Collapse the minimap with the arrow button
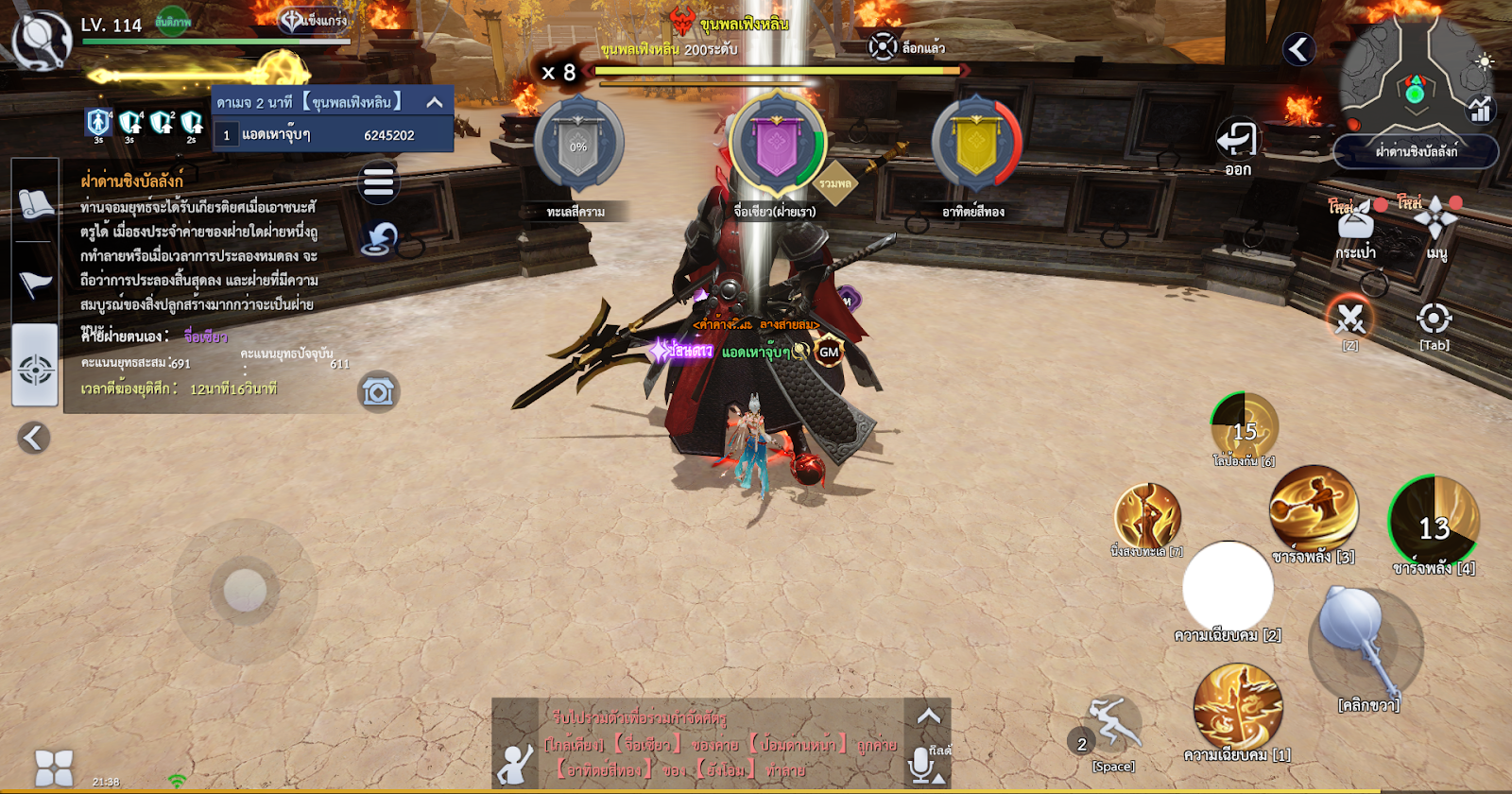Screen dimensions: 1512x794 [1299, 49]
